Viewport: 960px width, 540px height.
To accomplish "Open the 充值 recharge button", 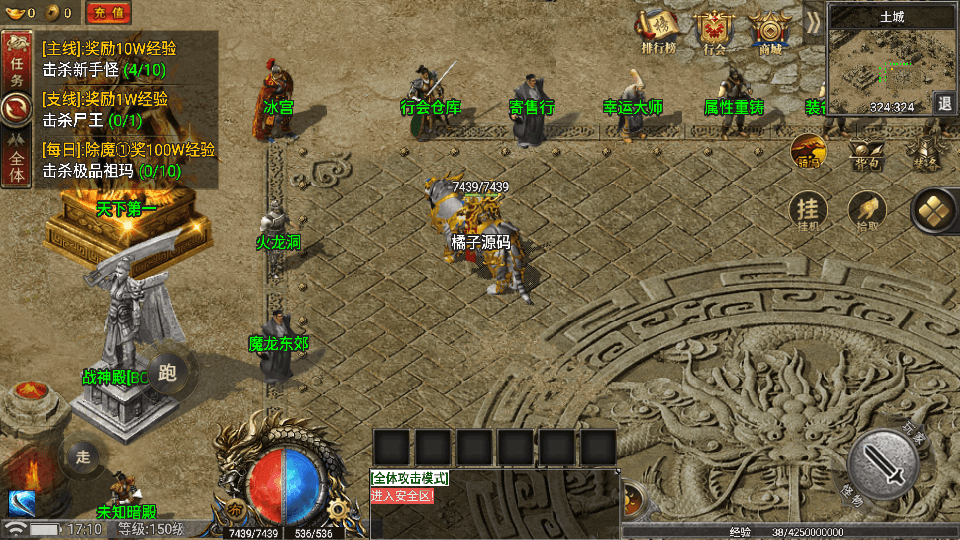I will coord(107,13).
